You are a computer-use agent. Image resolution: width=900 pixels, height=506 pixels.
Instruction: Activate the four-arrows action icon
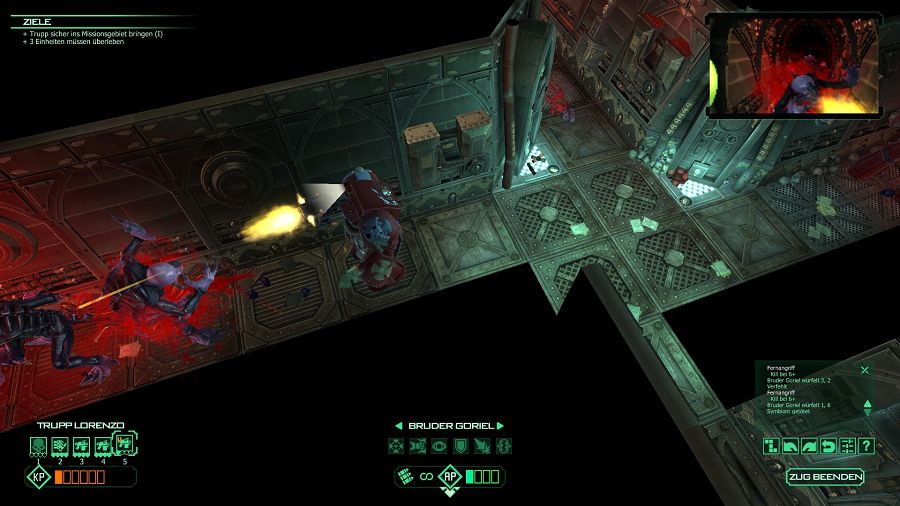coord(397,446)
